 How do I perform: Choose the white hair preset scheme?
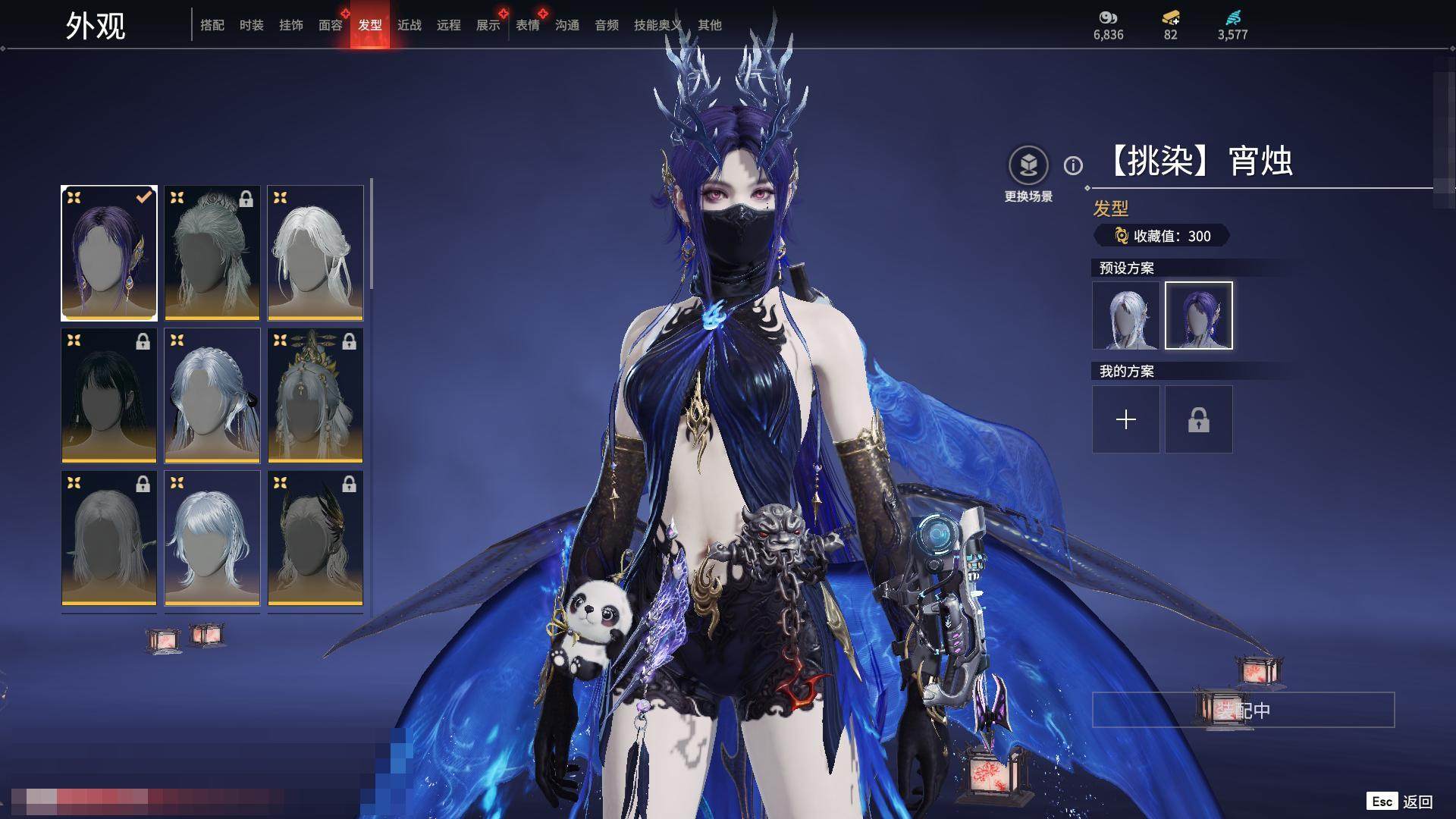point(1126,315)
